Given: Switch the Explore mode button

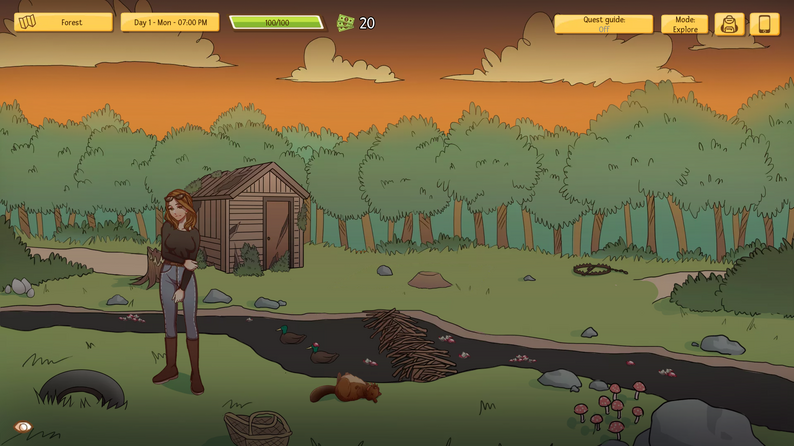Looking at the screenshot, I should (x=685, y=24).
